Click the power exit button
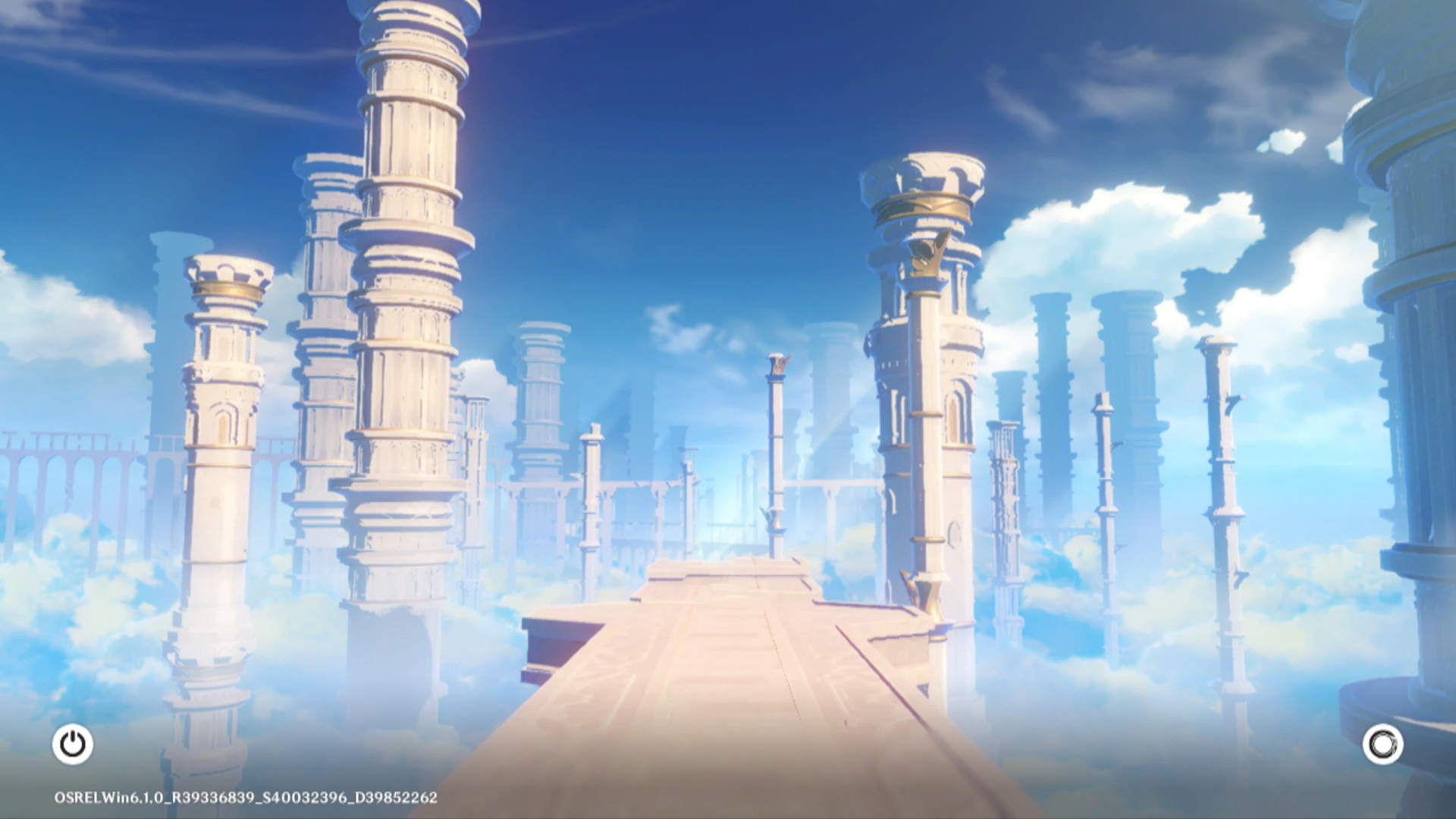The image size is (1456, 819). [x=73, y=744]
